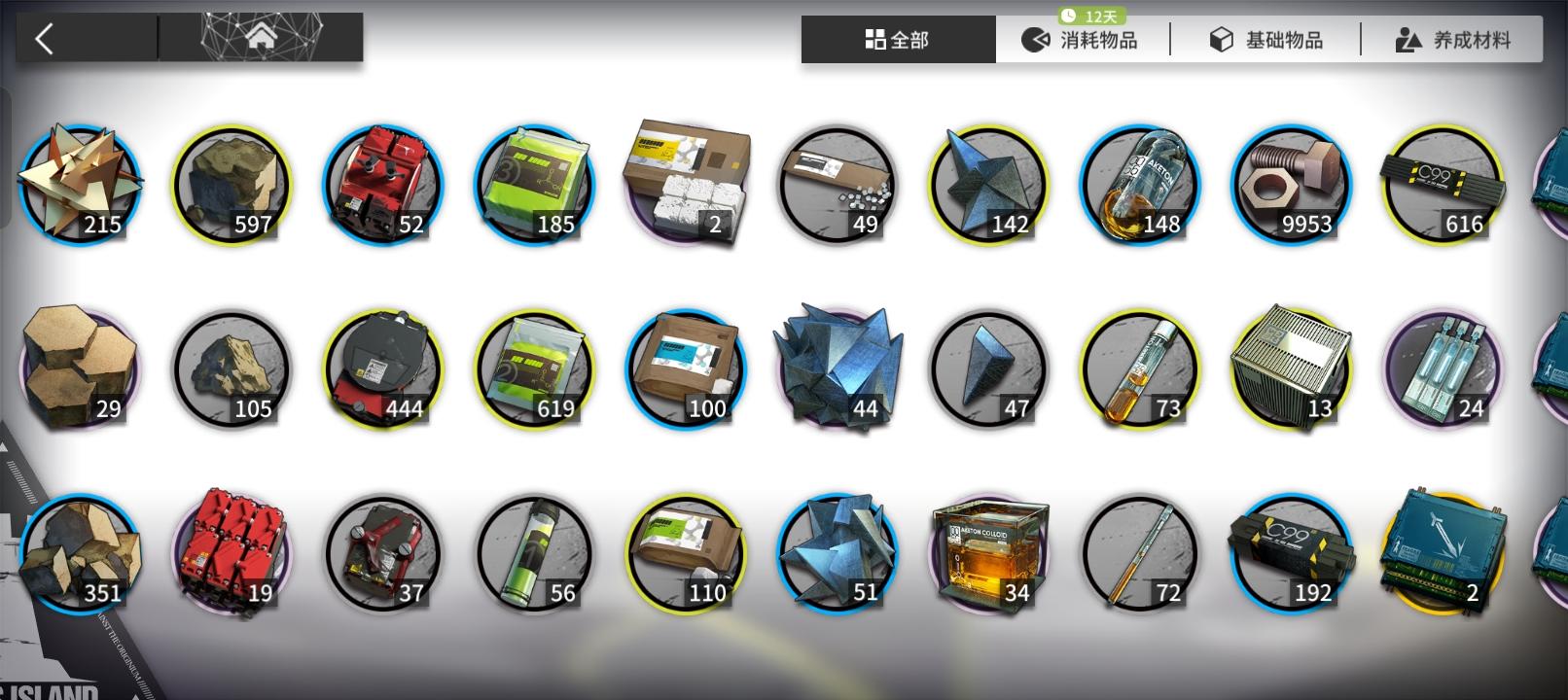Open the blue crystal cluster showing 44
1568x700 pixels.
pyautogui.click(x=837, y=369)
